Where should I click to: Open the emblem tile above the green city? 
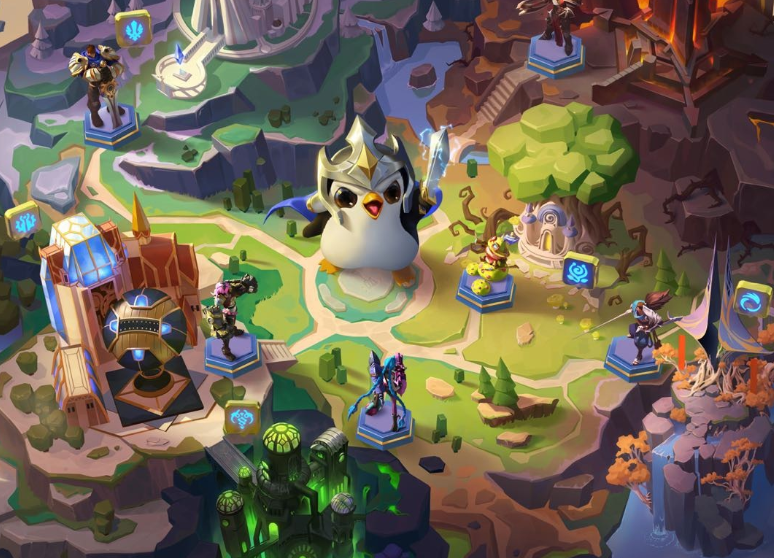pyautogui.click(x=241, y=416)
